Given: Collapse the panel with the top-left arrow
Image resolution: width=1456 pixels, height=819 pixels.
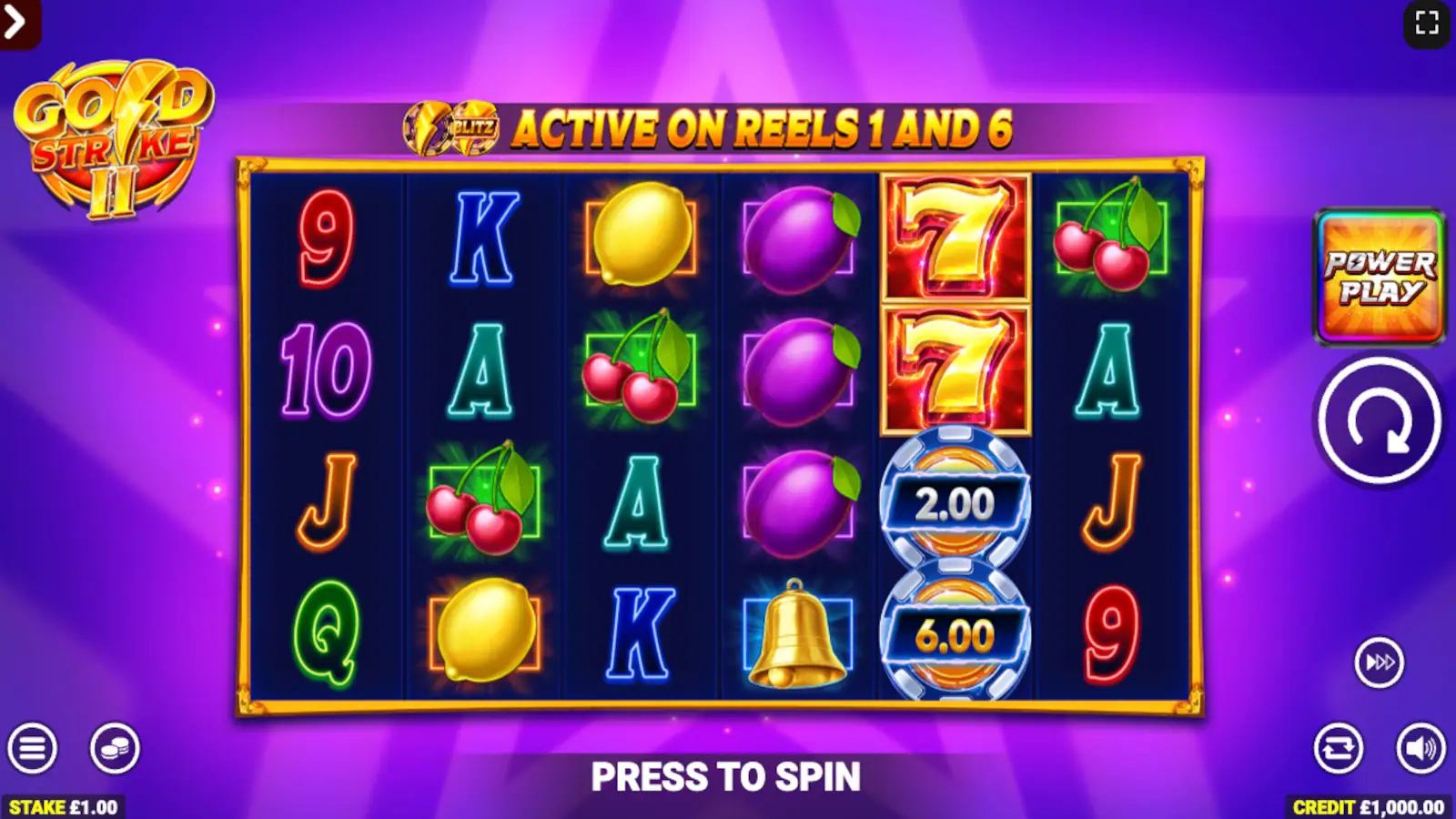Looking at the screenshot, I should click(14, 24).
